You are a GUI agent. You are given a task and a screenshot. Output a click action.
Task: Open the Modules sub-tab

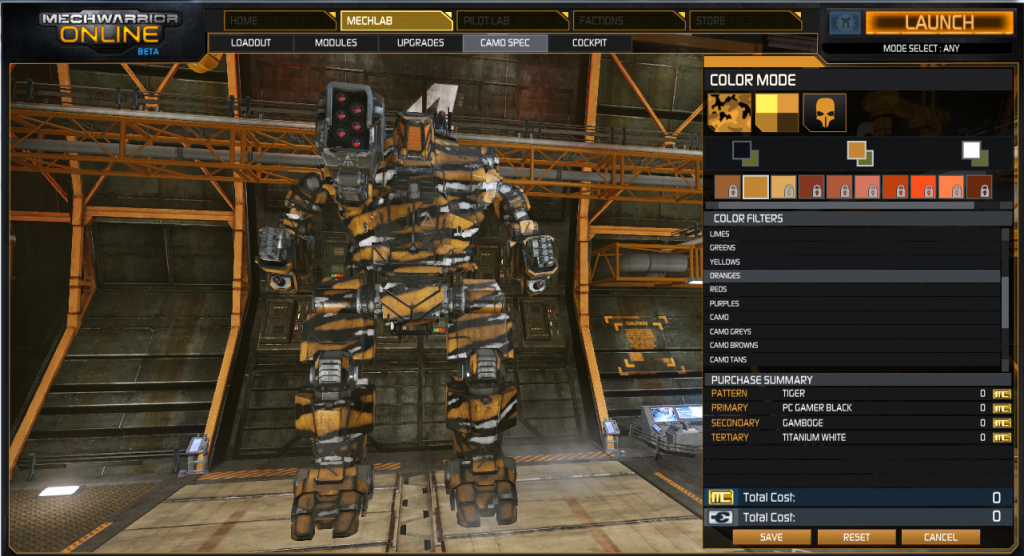[x=336, y=43]
